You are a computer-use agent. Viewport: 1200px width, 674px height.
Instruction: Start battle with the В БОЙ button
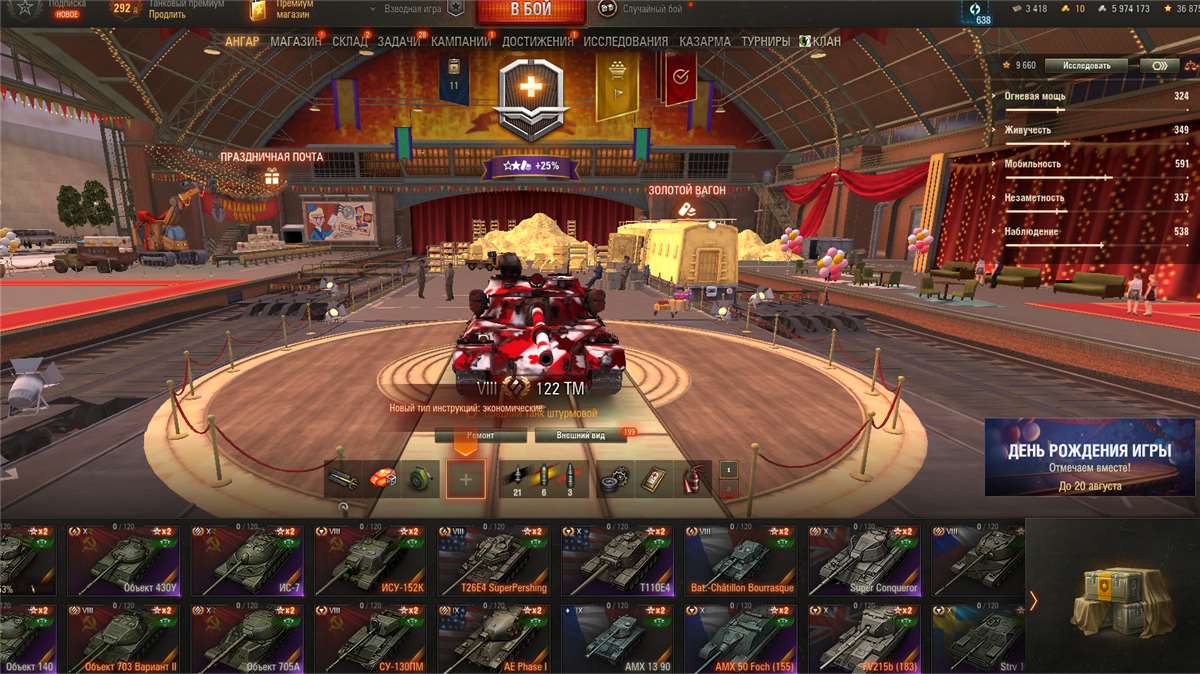point(531,10)
